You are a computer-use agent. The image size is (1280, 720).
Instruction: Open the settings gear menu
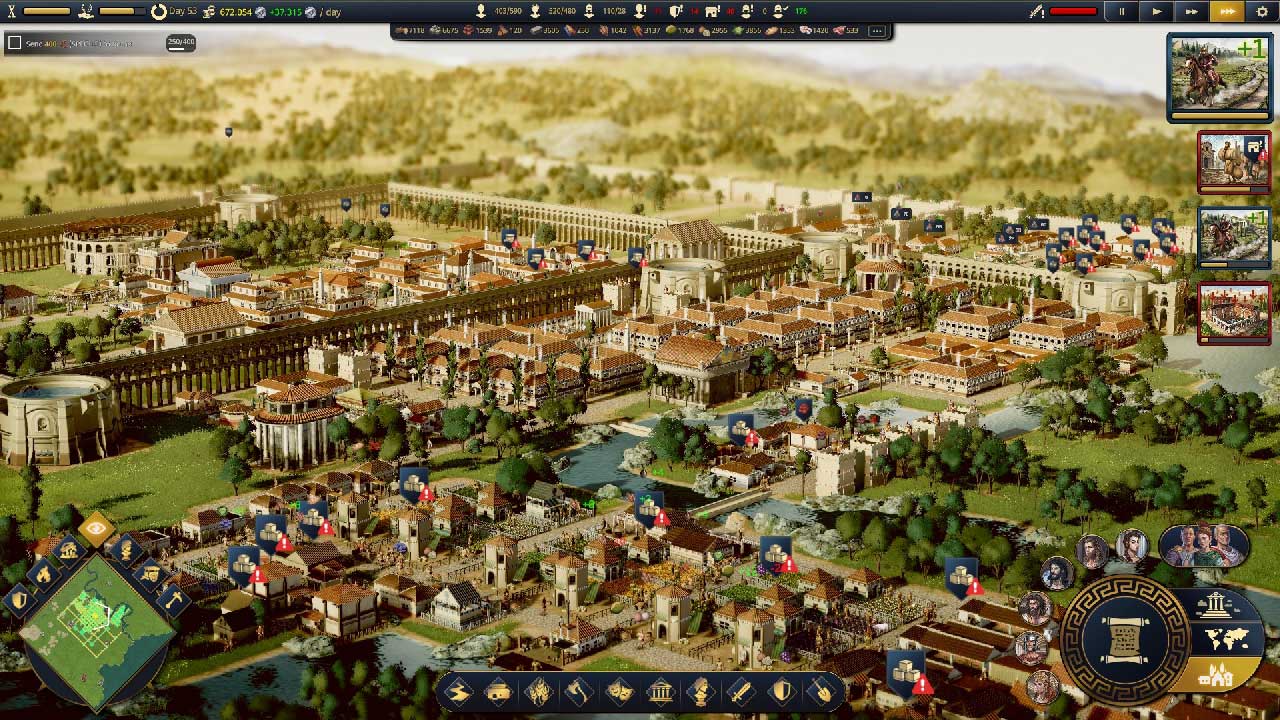[x=1262, y=12]
